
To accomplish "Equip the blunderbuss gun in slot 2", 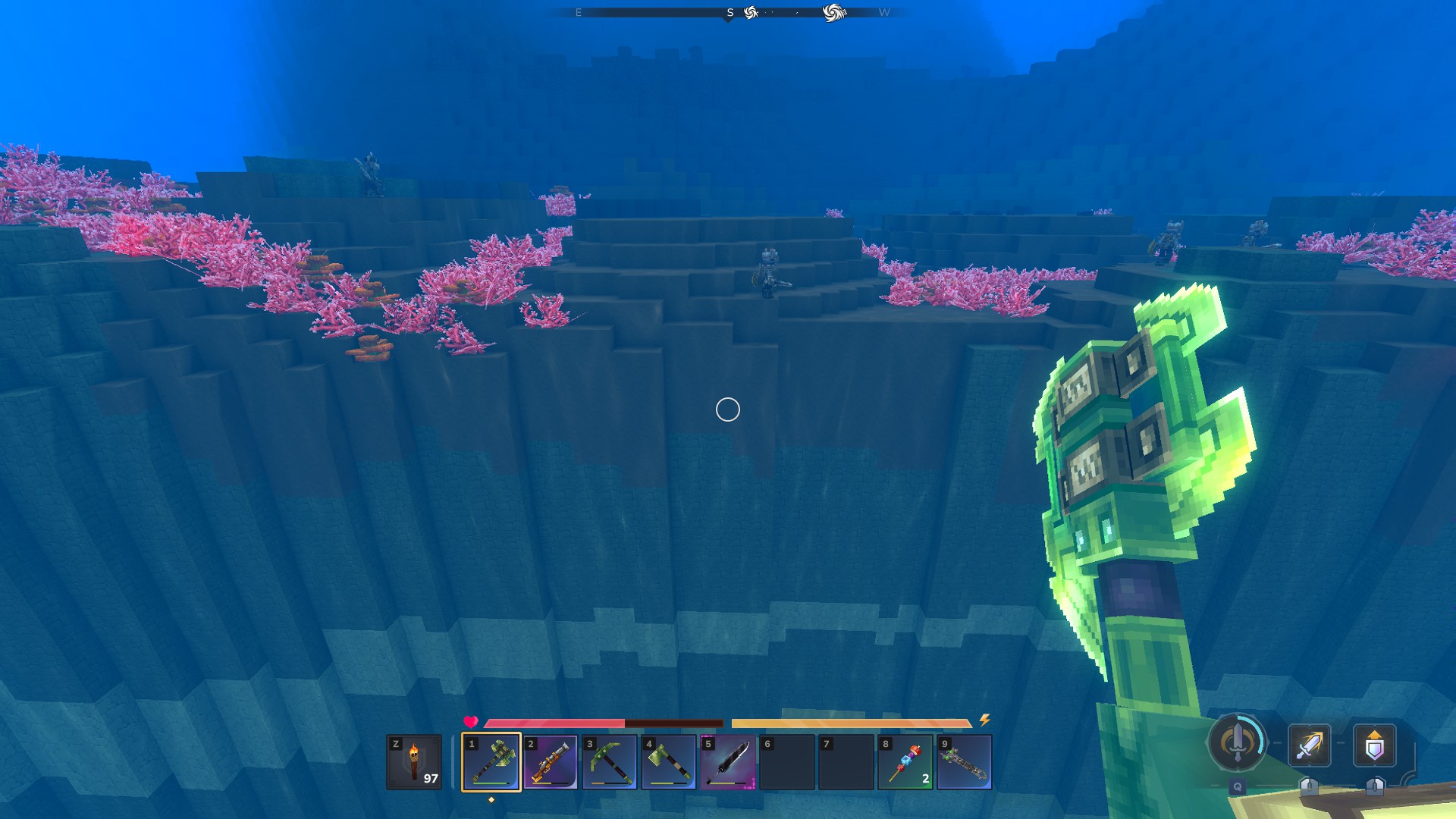I will coord(551,761).
